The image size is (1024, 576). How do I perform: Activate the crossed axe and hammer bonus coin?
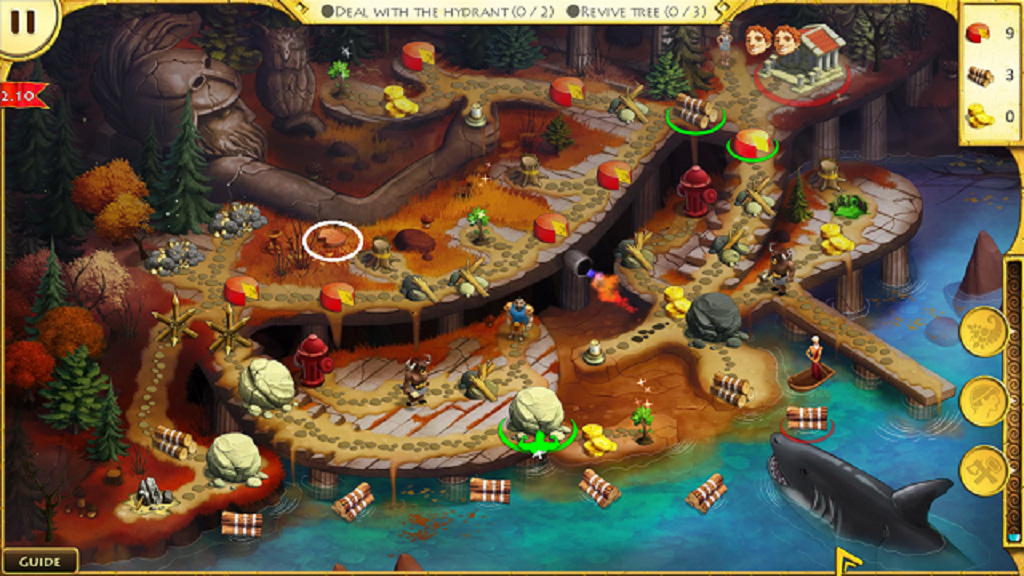(x=982, y=470)
